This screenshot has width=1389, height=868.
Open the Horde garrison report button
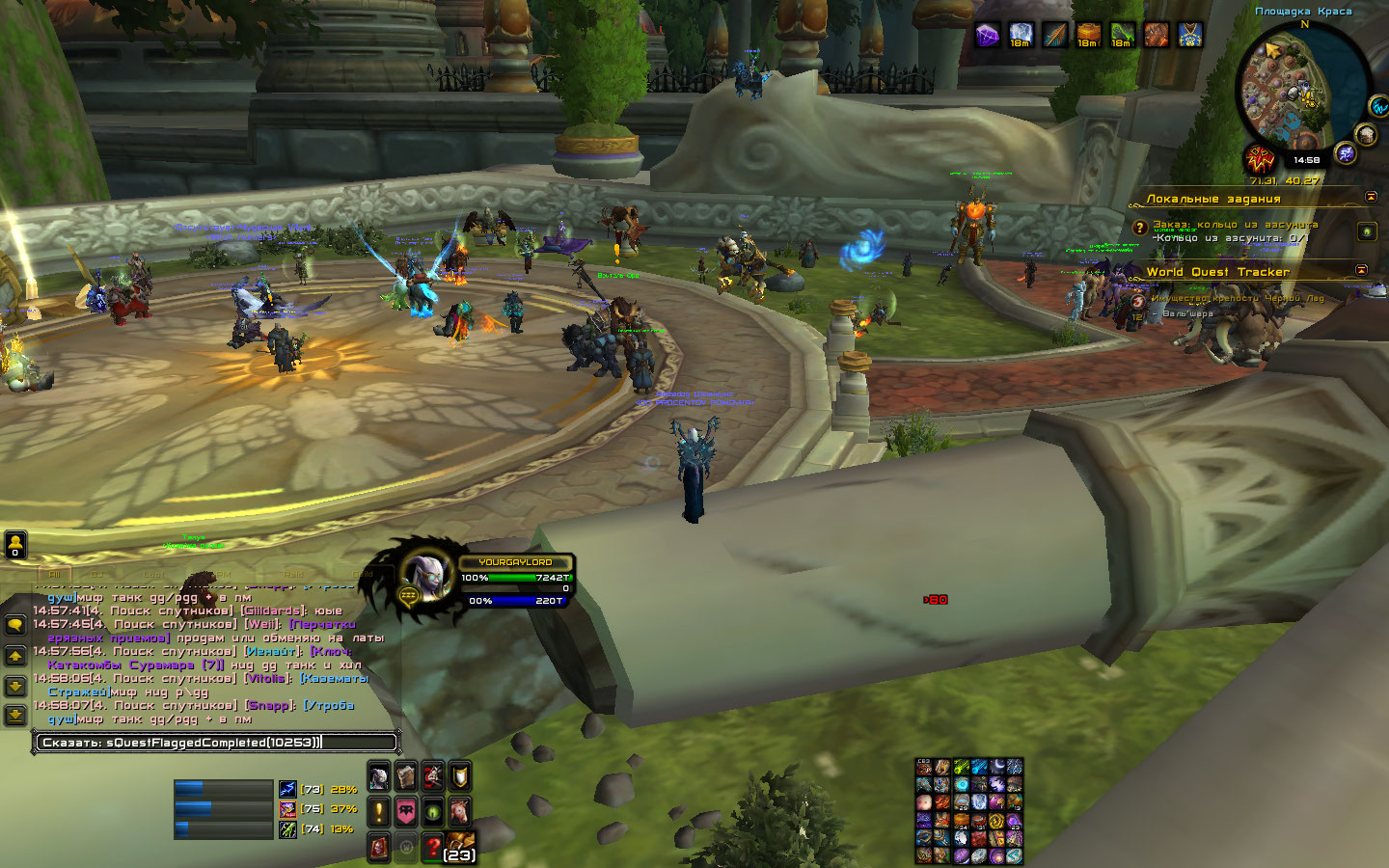[x=1260, y=159]
